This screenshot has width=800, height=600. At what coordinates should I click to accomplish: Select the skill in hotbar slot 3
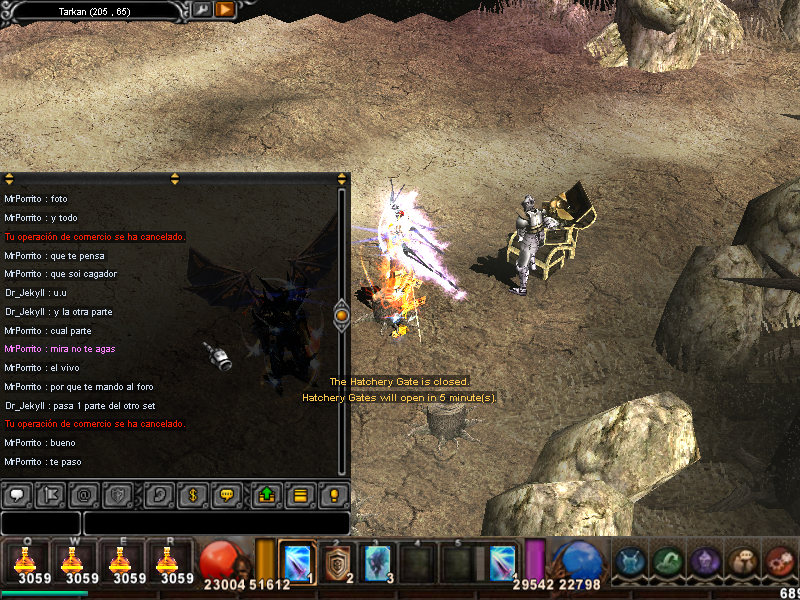point(378,562)
